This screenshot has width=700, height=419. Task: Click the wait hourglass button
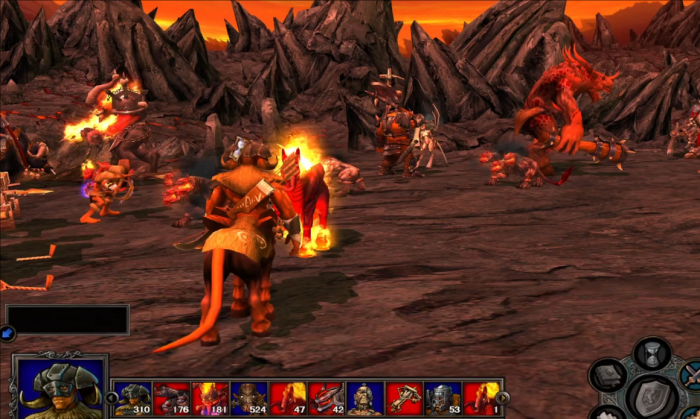pos(652,352)
